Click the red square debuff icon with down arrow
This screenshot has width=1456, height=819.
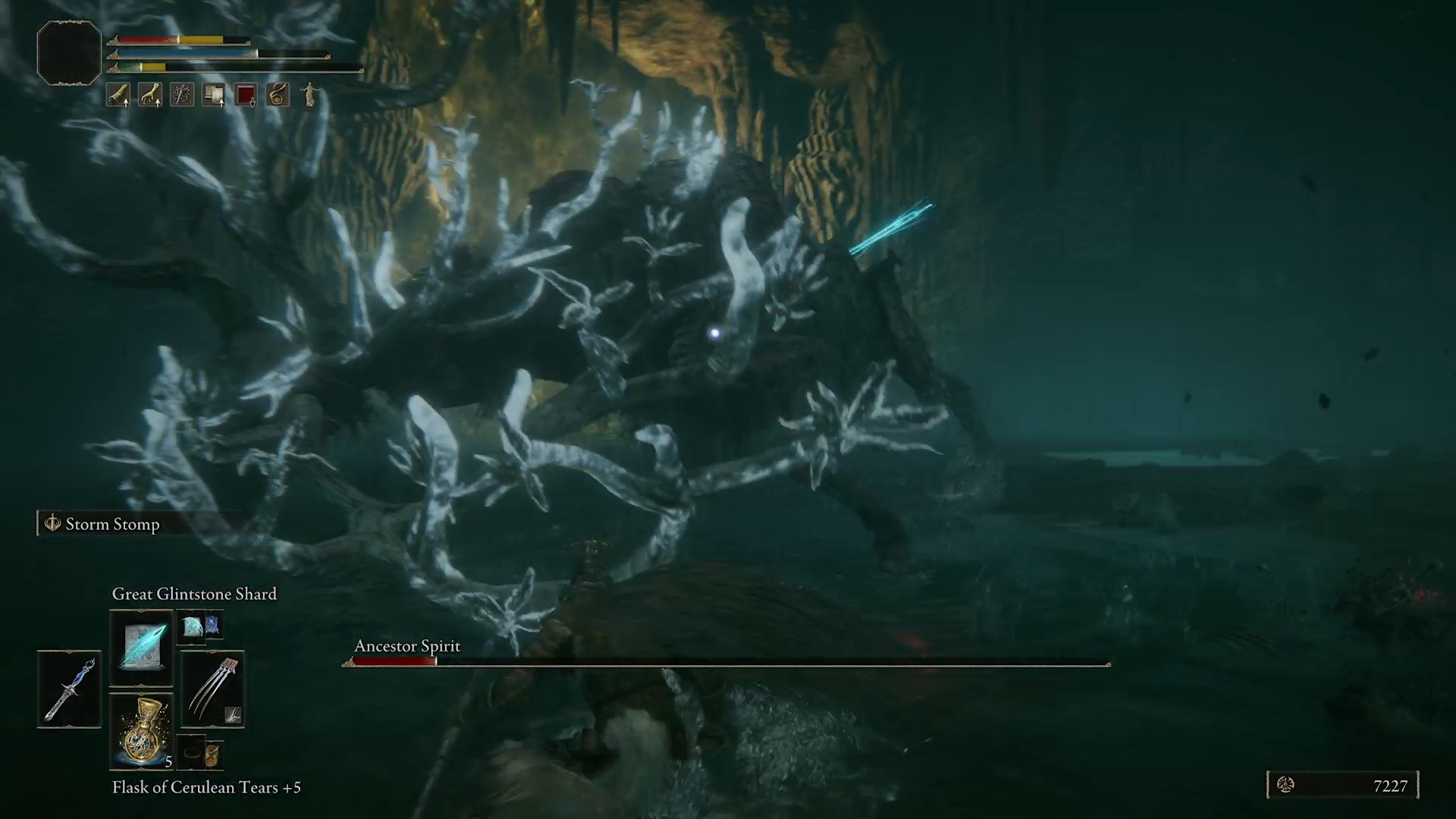[245, 93]
